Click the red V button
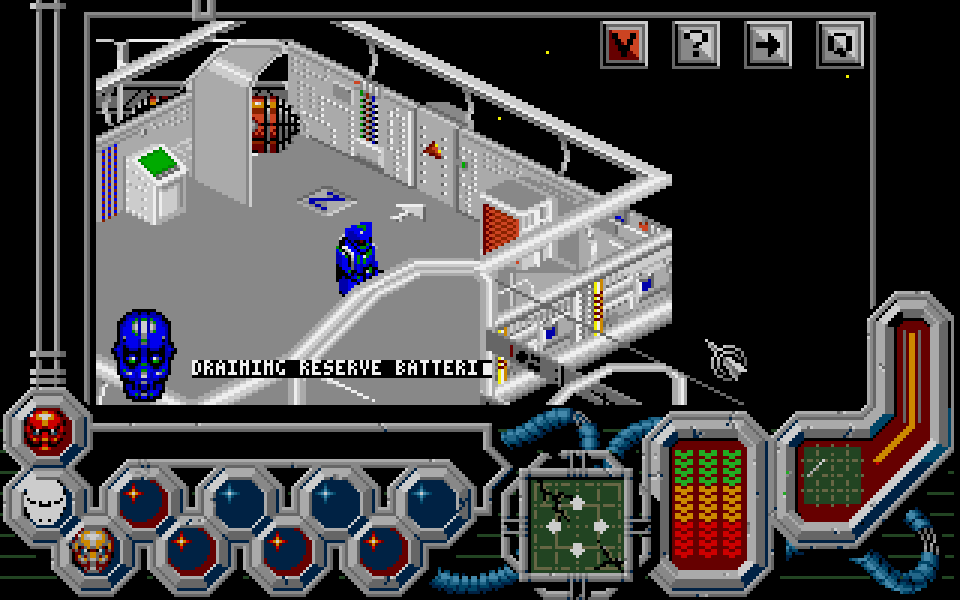The image size is (960, 600). click(x=624, y=43)
